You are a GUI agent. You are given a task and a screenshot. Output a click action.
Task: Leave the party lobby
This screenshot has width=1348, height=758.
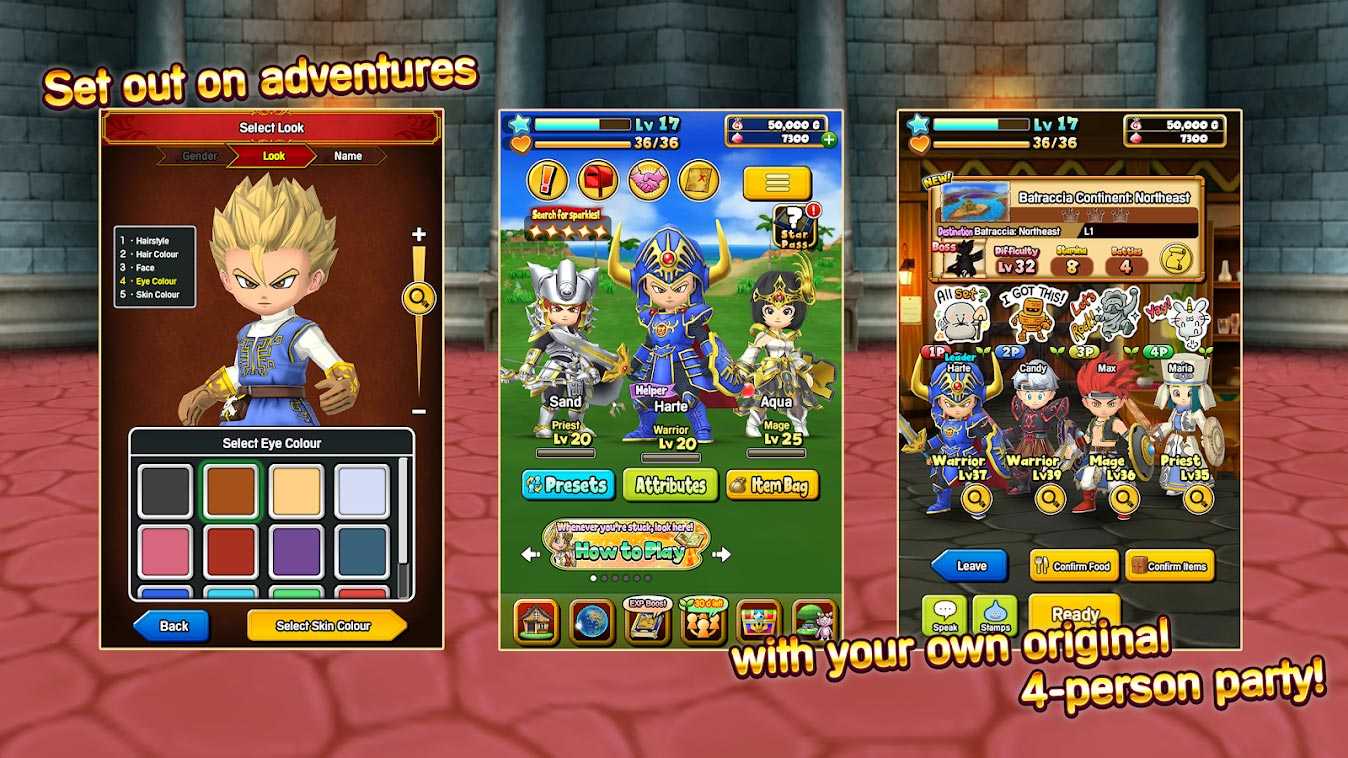[970, 566]
